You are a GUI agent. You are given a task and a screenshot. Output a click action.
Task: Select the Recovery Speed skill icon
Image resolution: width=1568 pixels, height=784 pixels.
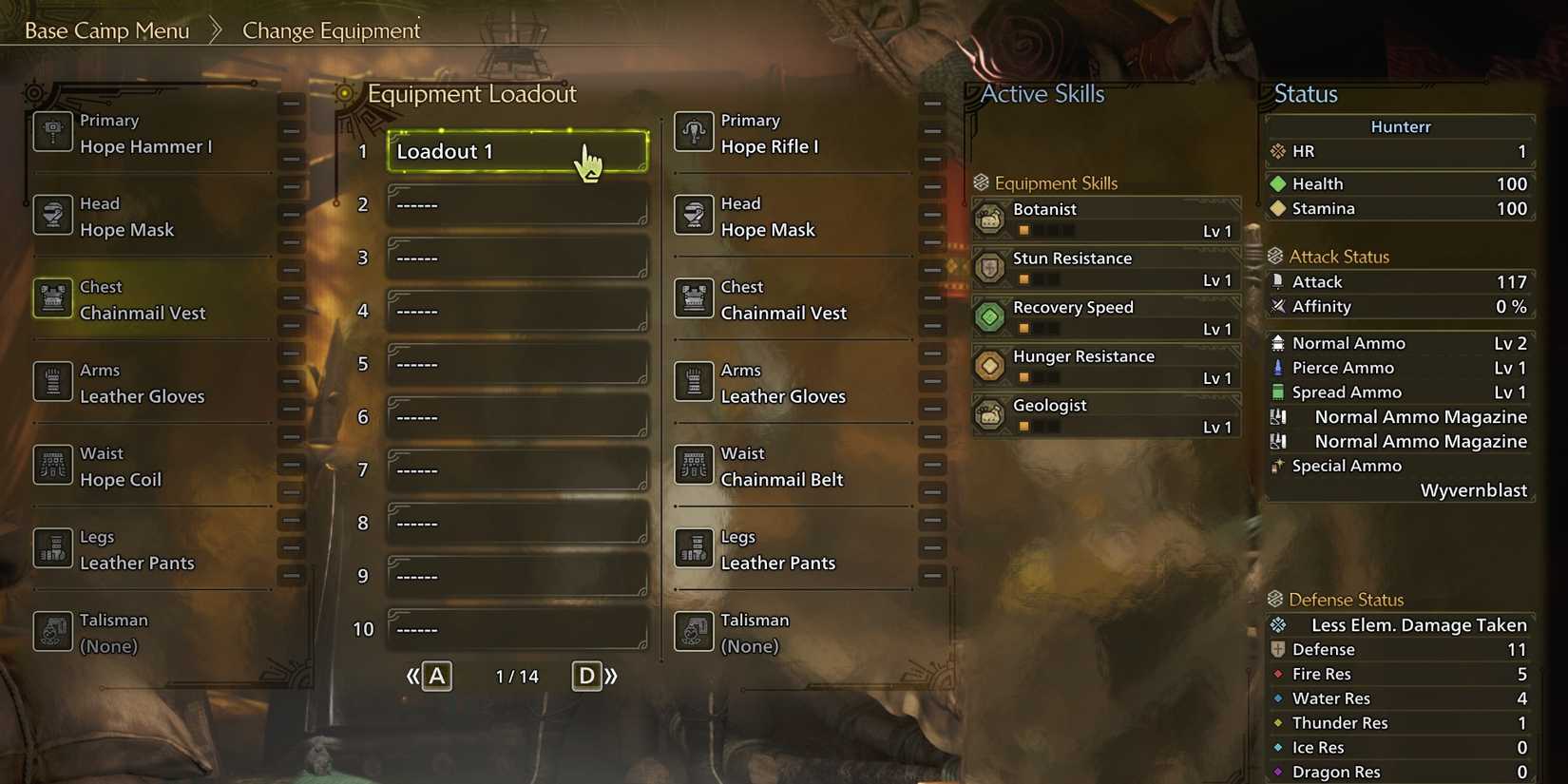point(990,316)
